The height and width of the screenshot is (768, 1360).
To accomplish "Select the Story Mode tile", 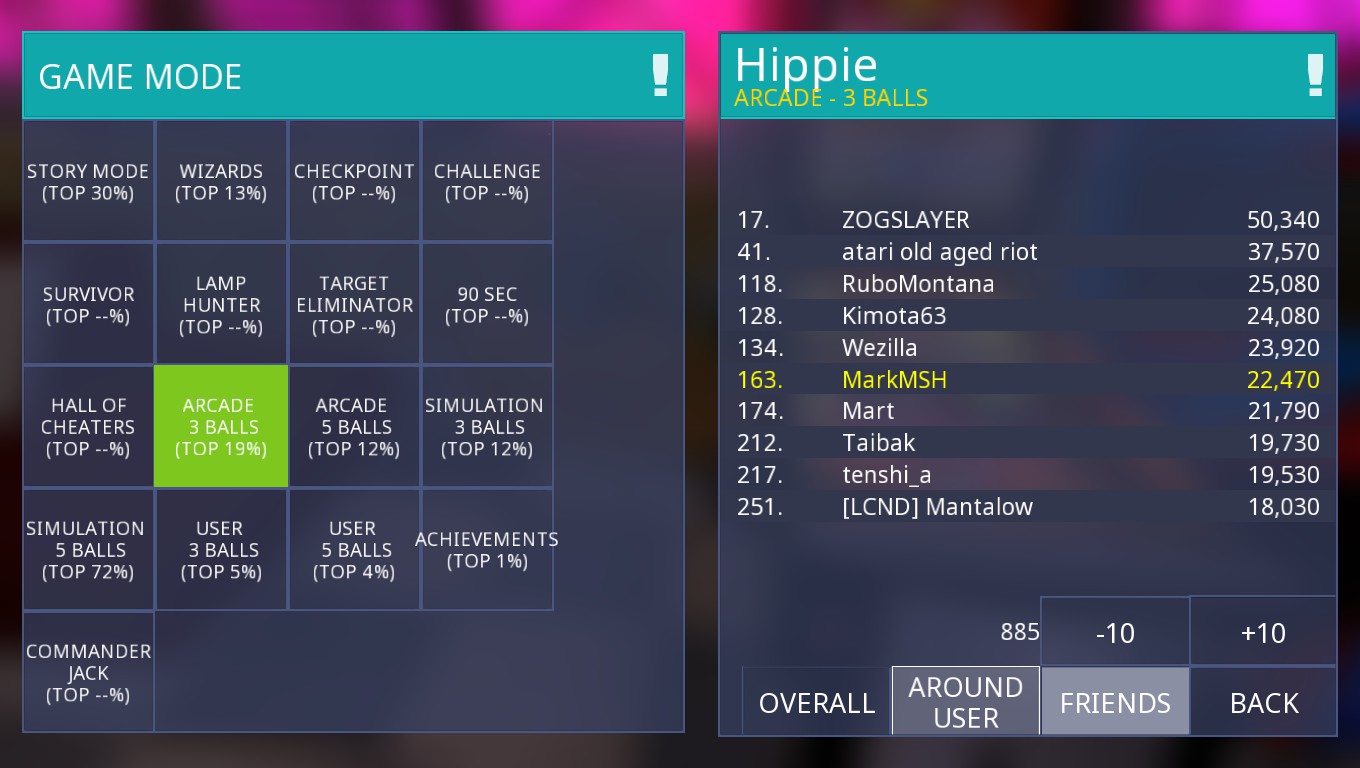I will pos(88,182).
